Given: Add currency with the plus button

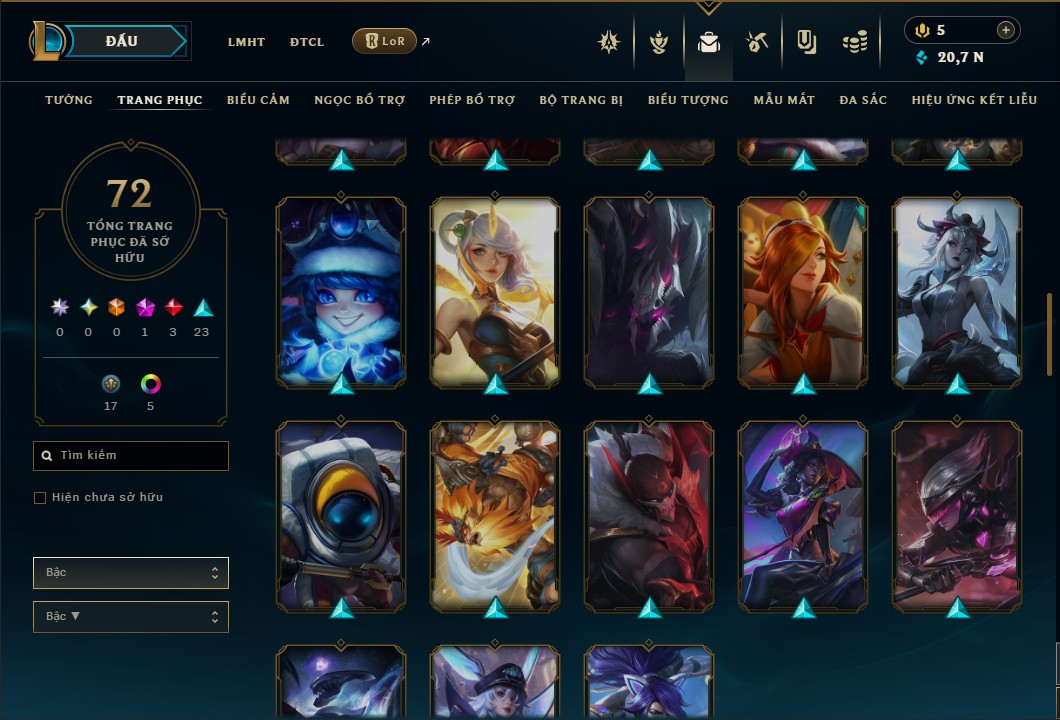Looking at the screenshot, I should click(x=1006, y=30).
